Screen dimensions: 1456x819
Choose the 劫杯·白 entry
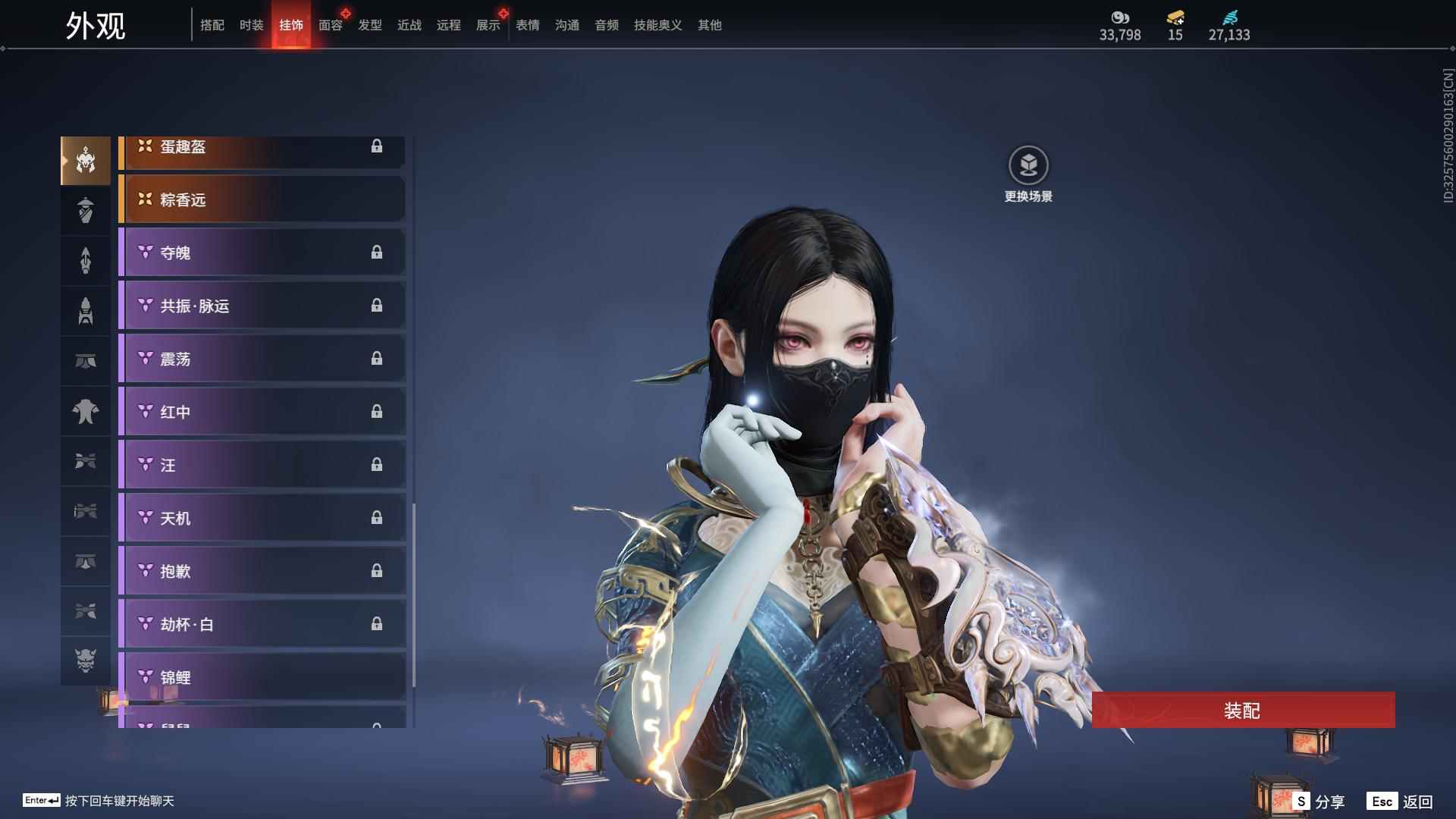(x=262, y=624)
